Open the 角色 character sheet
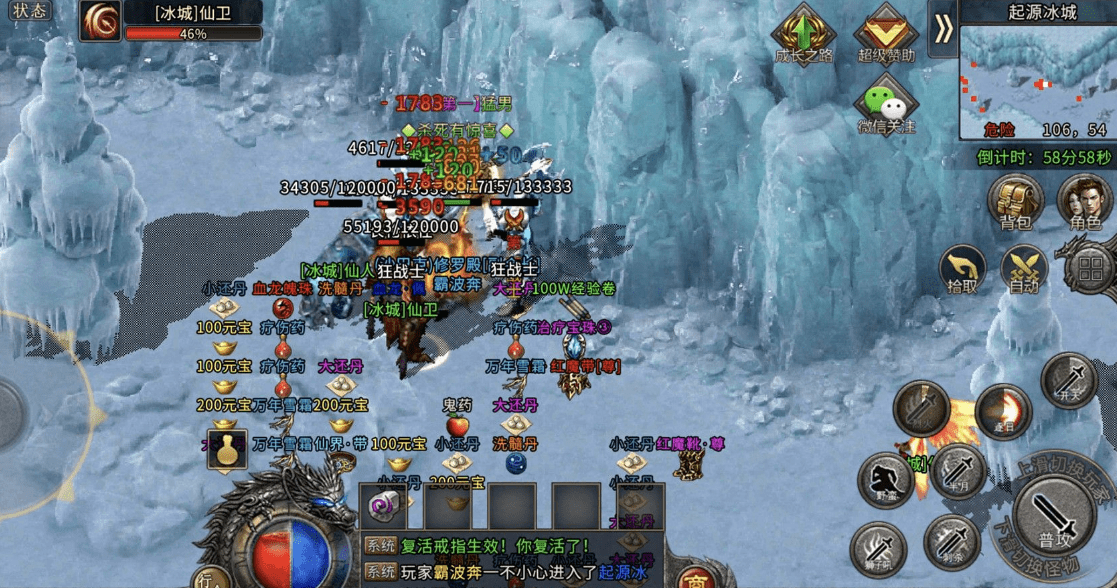 [x=1085, y=201]
